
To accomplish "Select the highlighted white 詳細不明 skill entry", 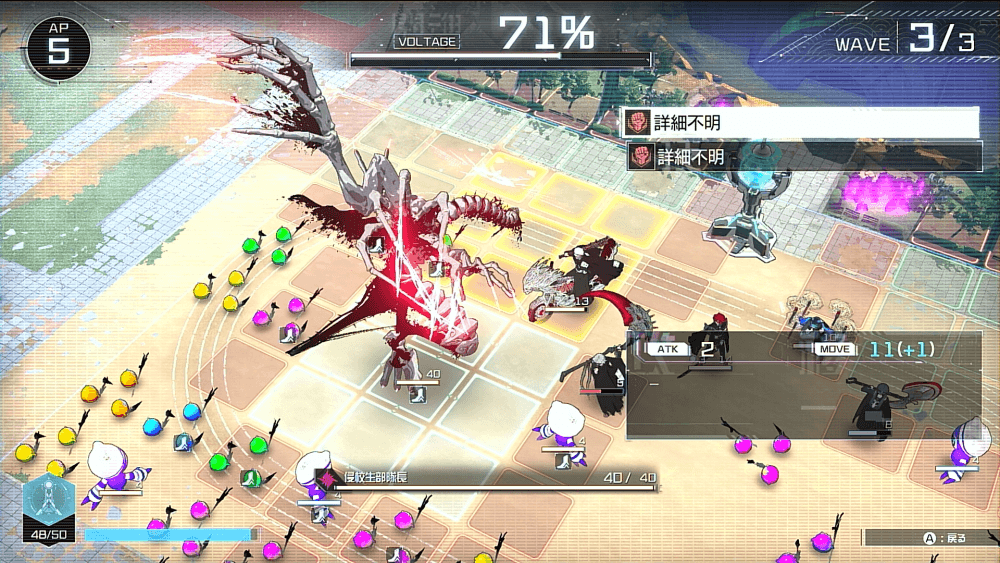I will [x=800, y=123].
